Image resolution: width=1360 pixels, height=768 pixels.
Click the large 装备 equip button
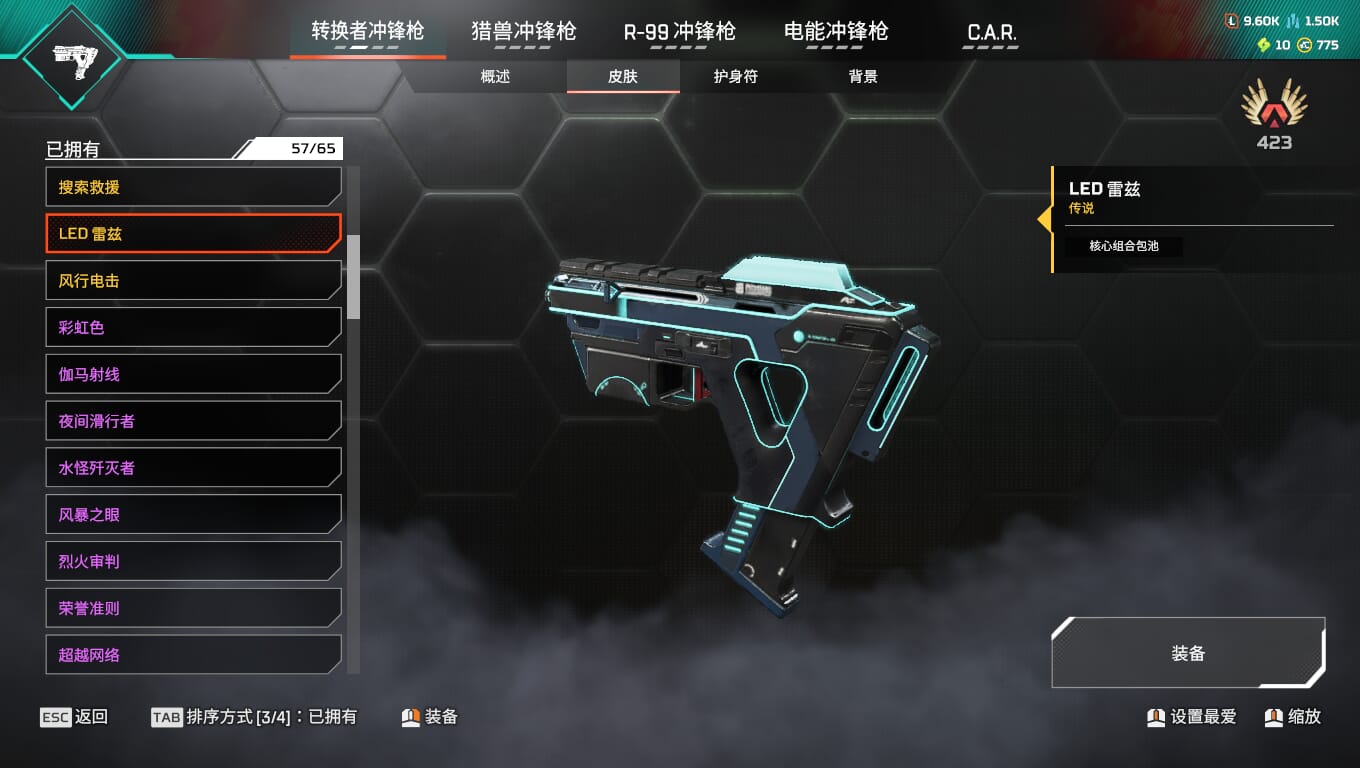tap(1188, 654)
